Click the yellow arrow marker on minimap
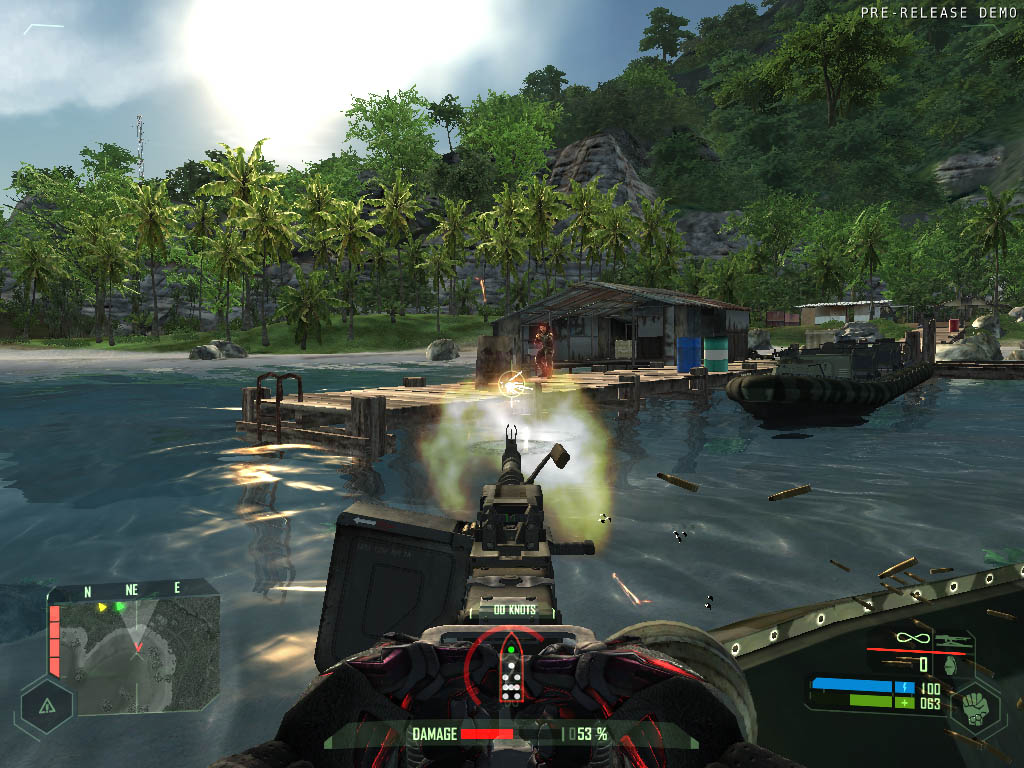This screenshot has width=1024, height=768. point(100,606)
